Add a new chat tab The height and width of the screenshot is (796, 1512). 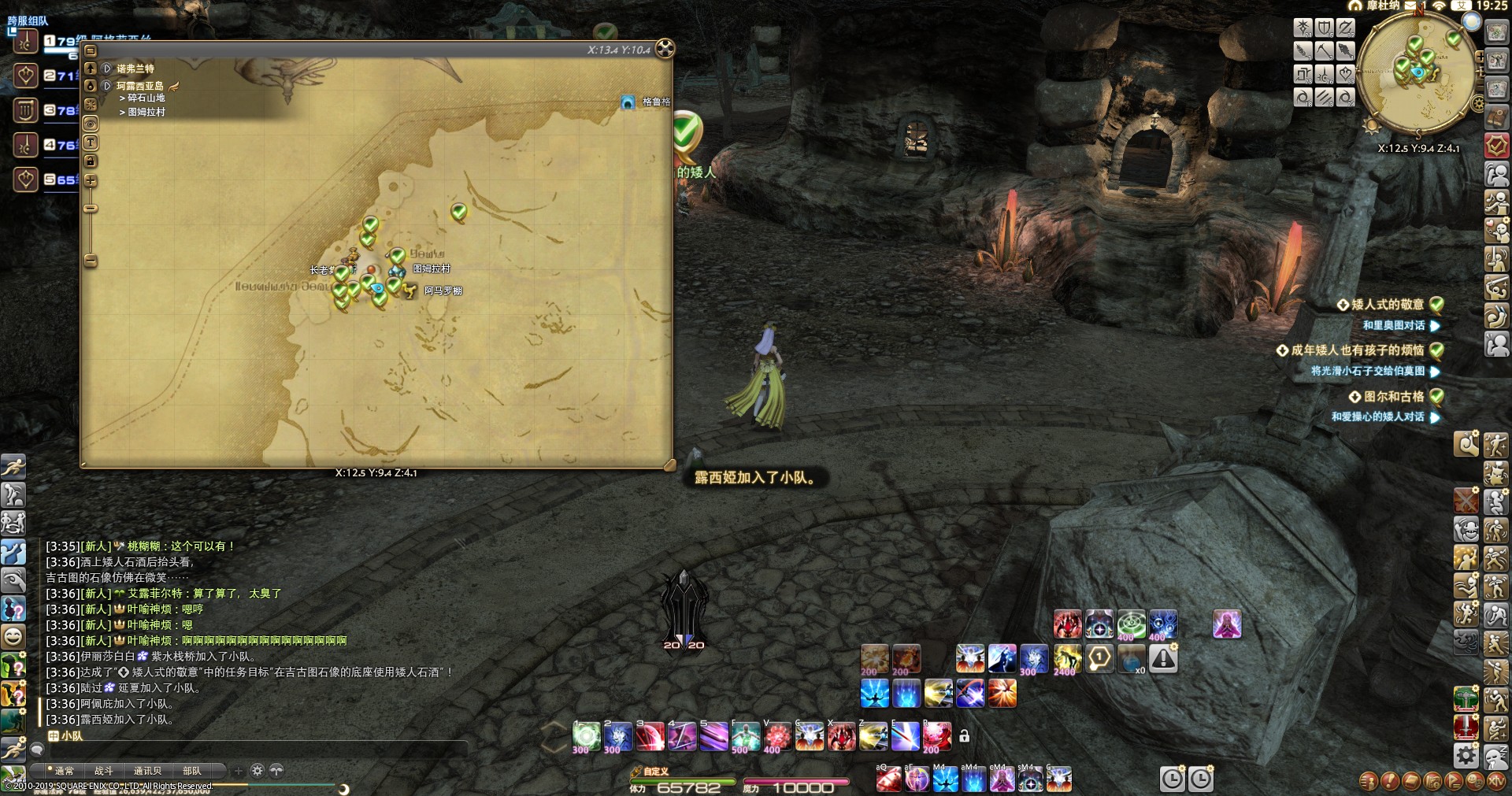tap(239, 771)
